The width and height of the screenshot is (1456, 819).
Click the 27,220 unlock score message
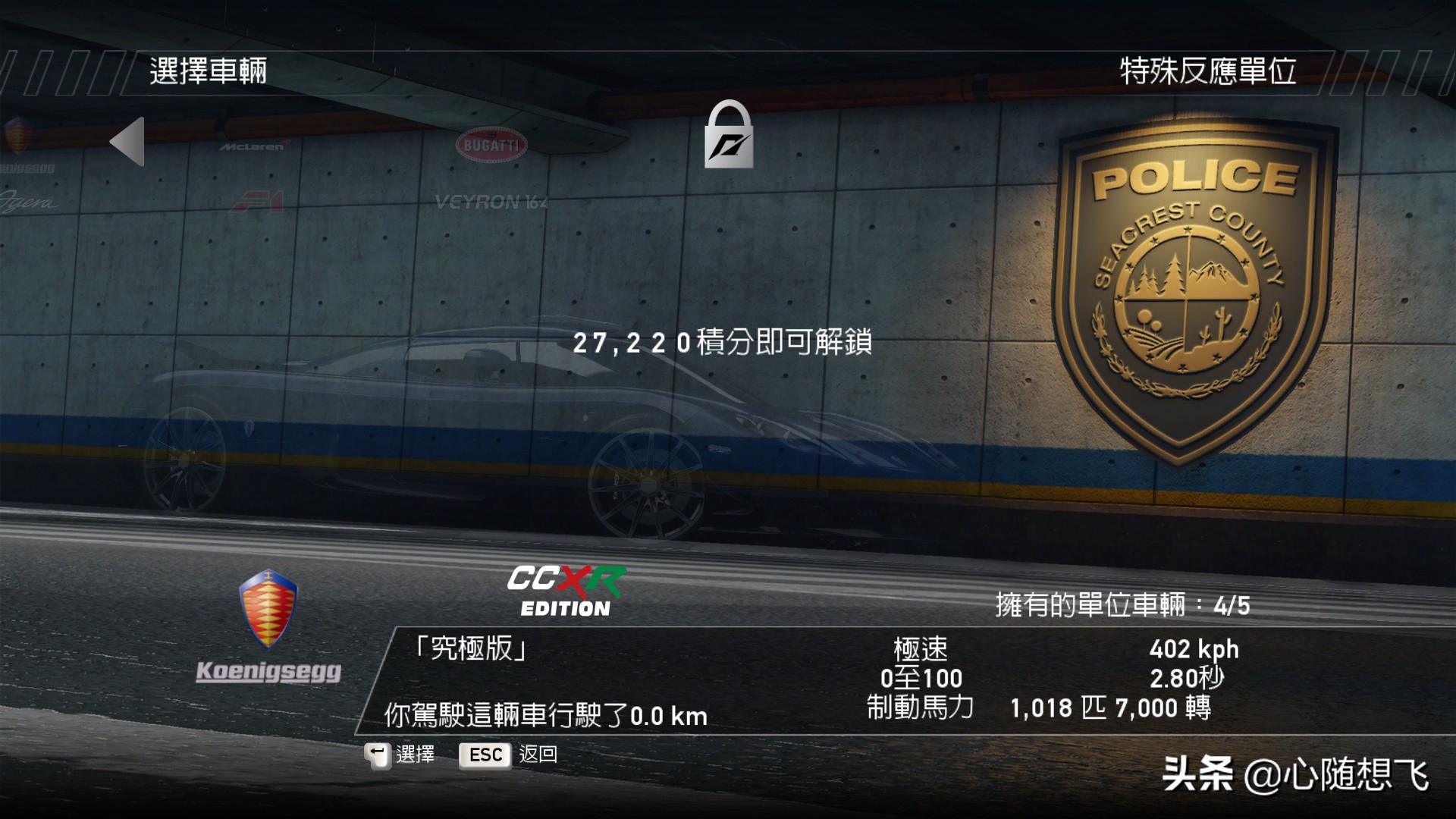724,345
